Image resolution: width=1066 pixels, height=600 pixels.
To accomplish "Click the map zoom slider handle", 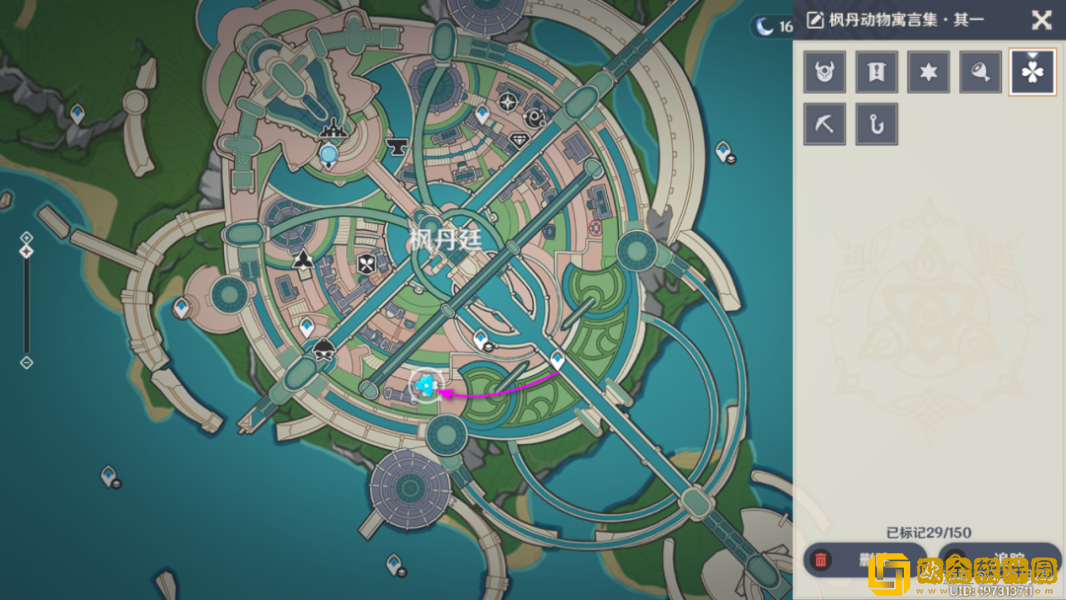I will 27,251.
